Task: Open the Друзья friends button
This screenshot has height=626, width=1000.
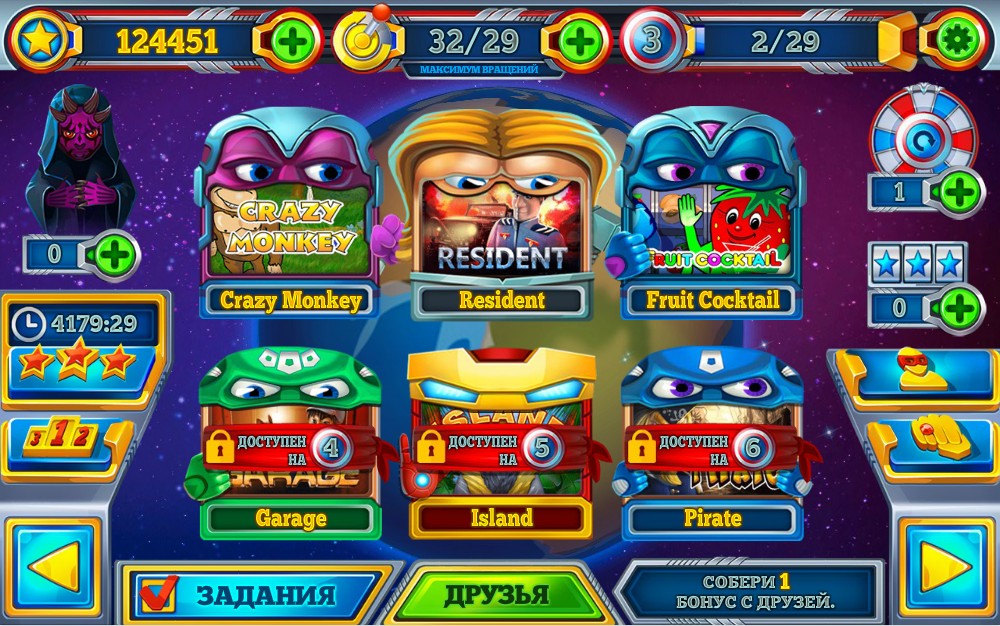Action: (x=497, y=595)
